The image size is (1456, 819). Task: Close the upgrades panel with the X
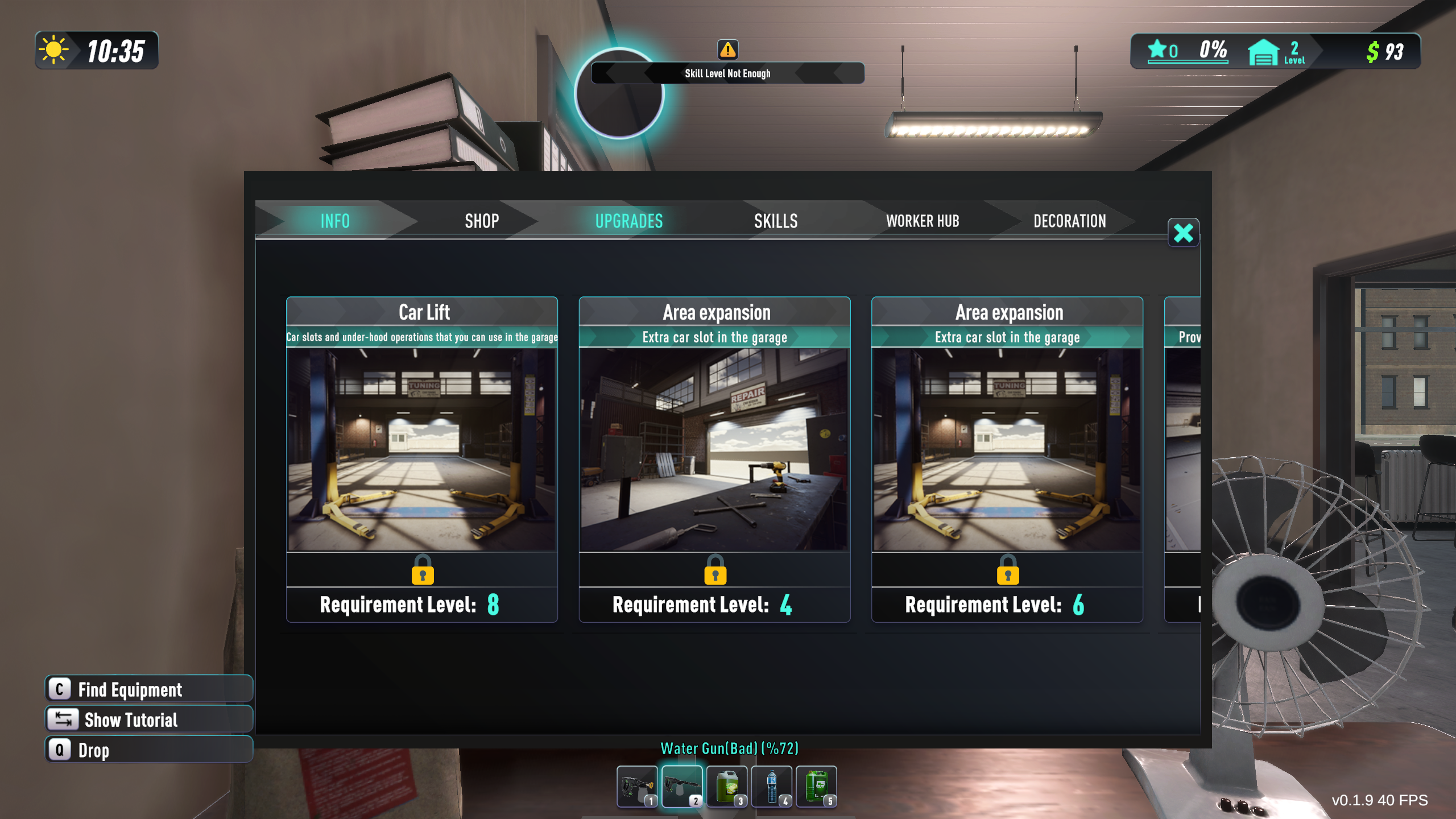tap(1183, 233)
